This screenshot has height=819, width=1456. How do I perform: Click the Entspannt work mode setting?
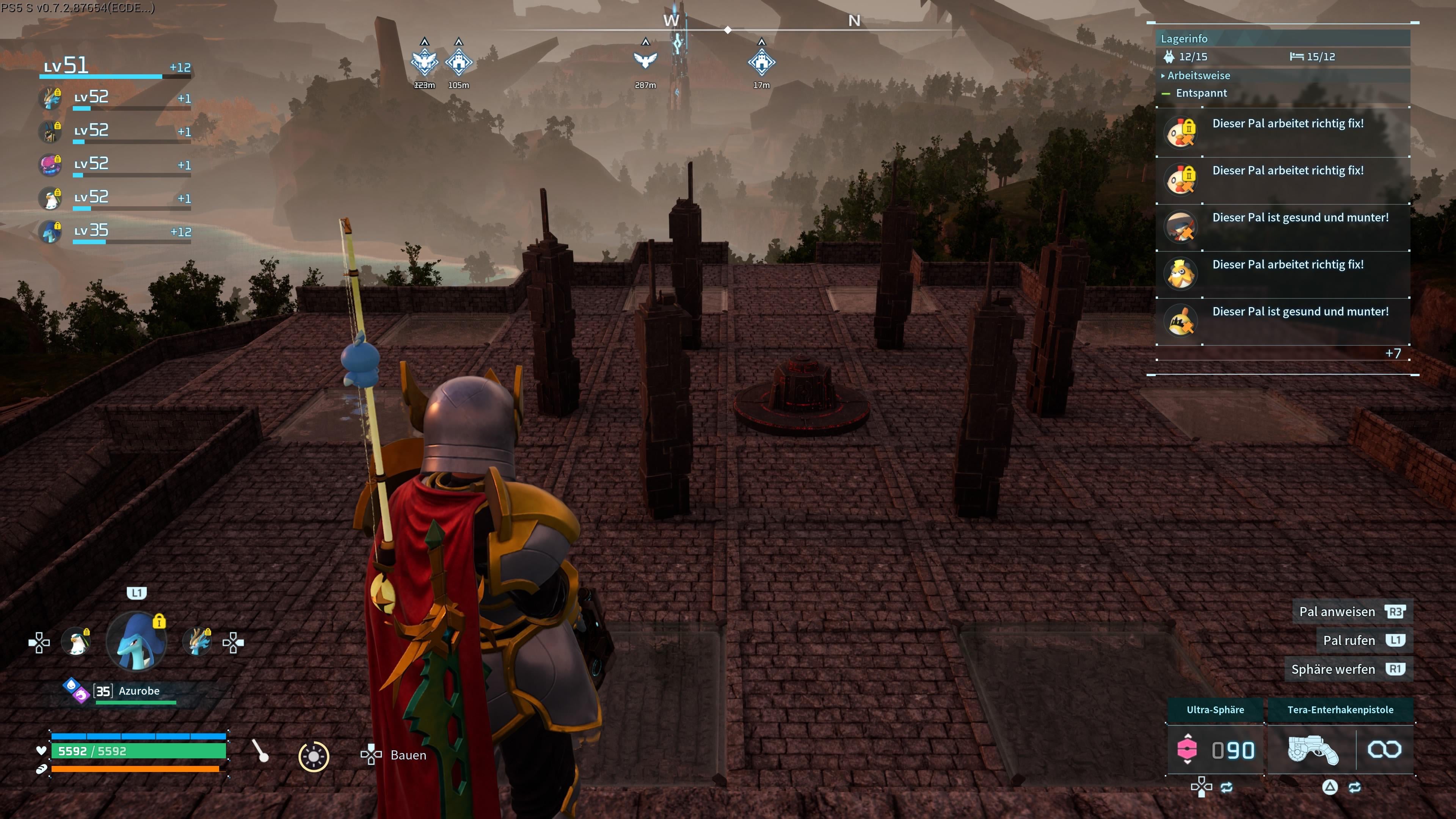[1201, 93]
